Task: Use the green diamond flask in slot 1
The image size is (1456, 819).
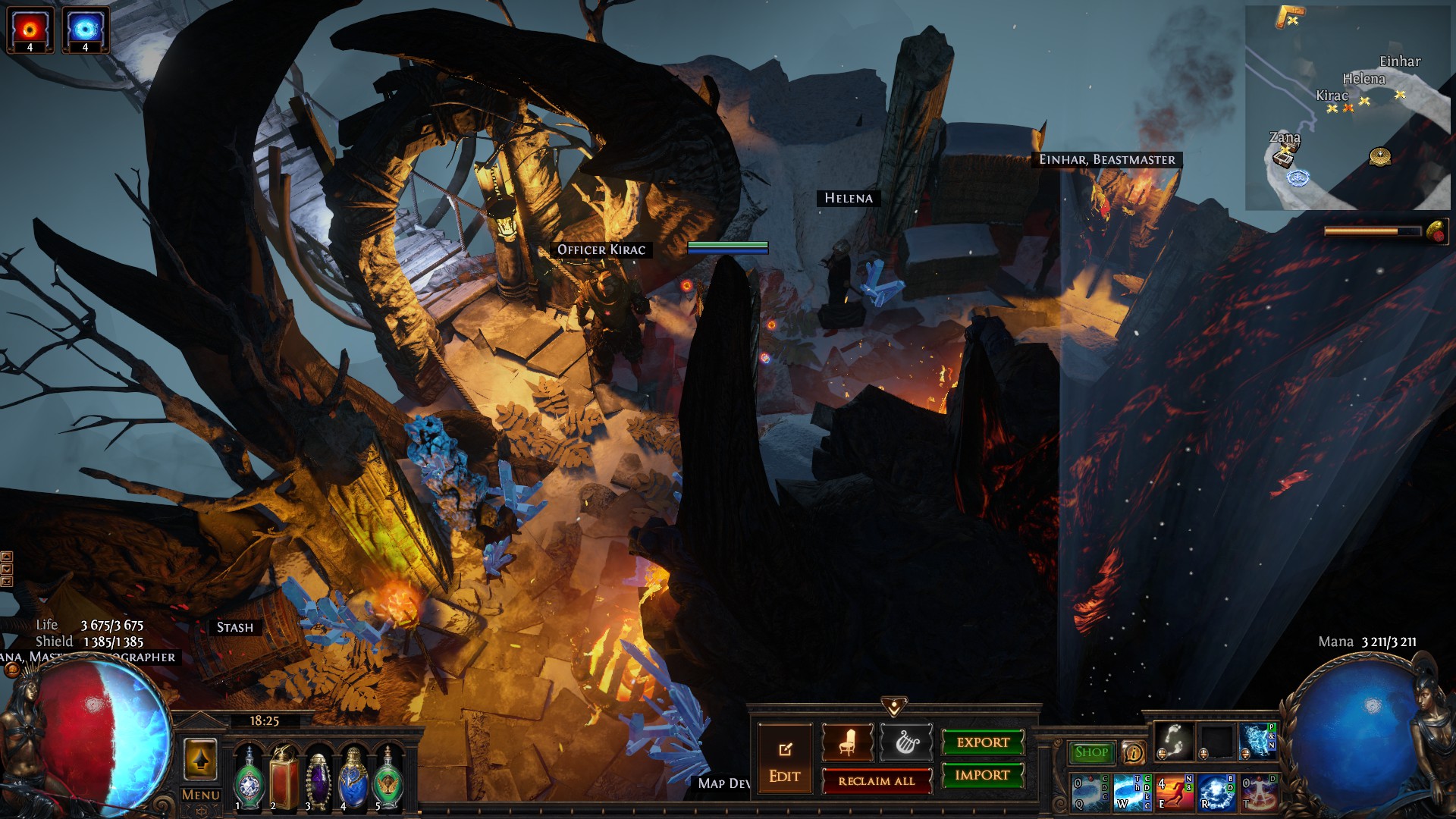Action: click(249, 779)
